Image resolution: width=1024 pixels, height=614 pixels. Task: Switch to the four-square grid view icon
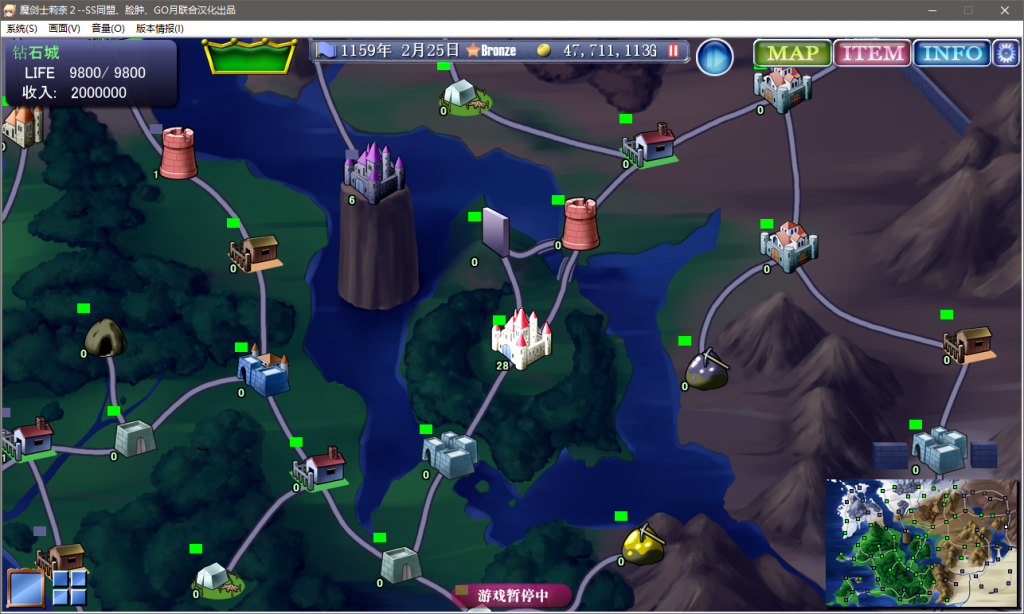70,587
